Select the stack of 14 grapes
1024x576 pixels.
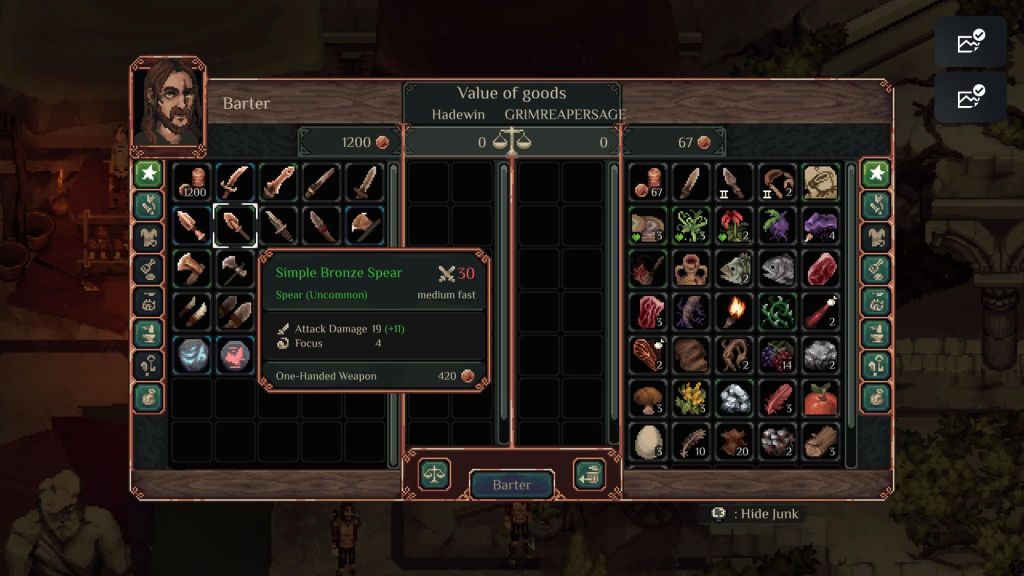(x=778, y=354)
